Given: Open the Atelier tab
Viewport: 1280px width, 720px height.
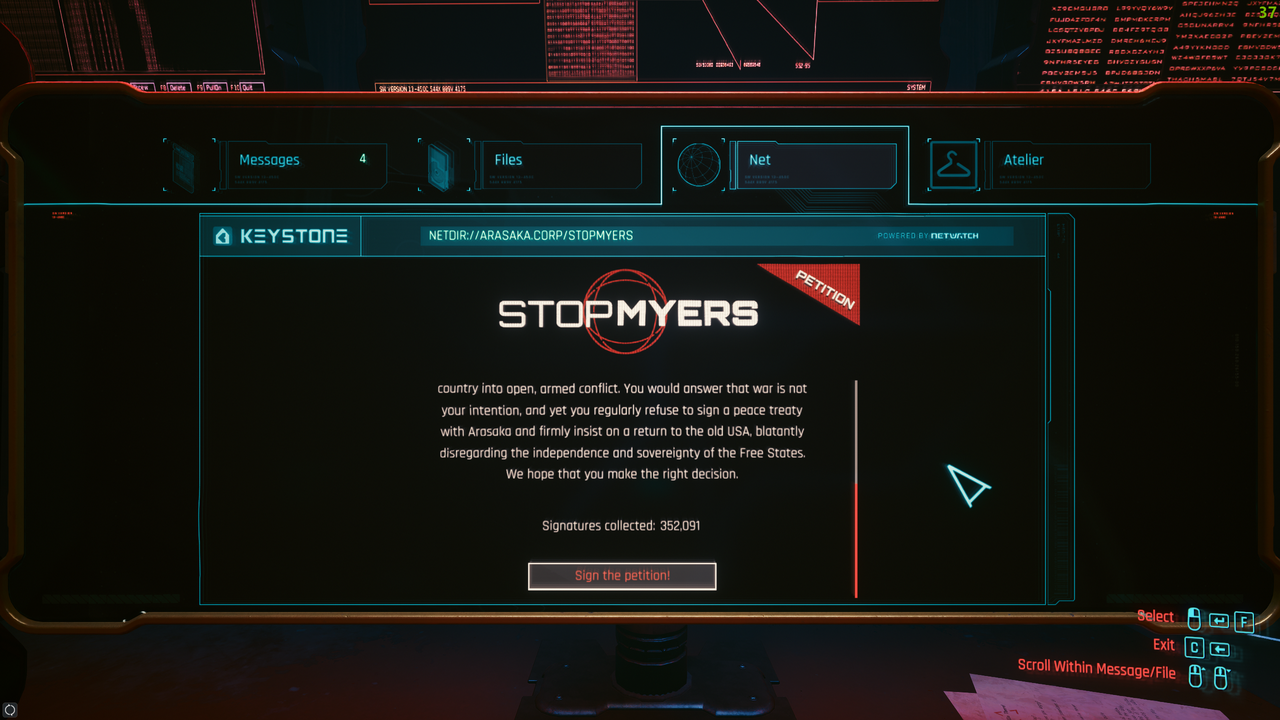Looking at the screenshot, I should pos(1066,160).
